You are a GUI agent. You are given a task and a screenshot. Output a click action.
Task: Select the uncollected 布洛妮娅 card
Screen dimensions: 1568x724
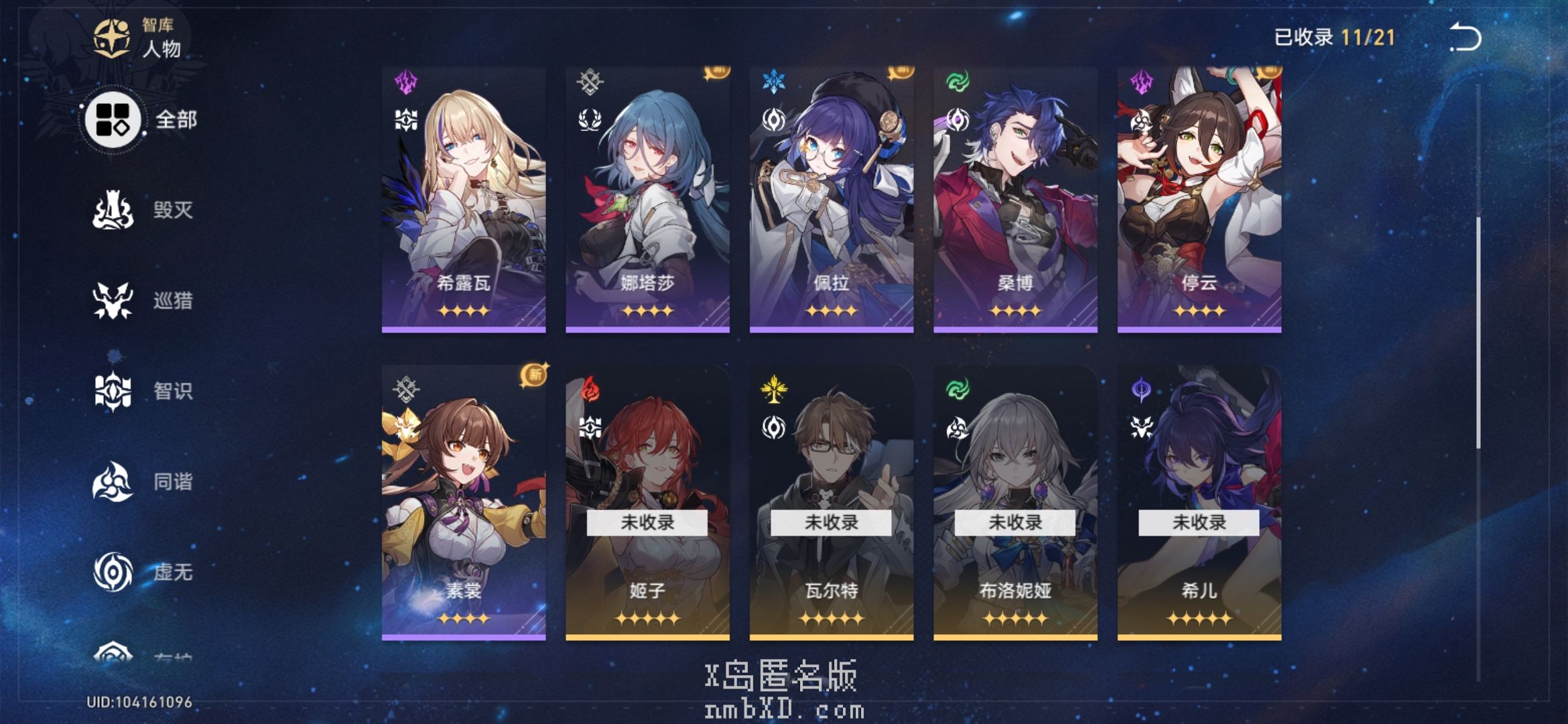(x=1015, y=503)
